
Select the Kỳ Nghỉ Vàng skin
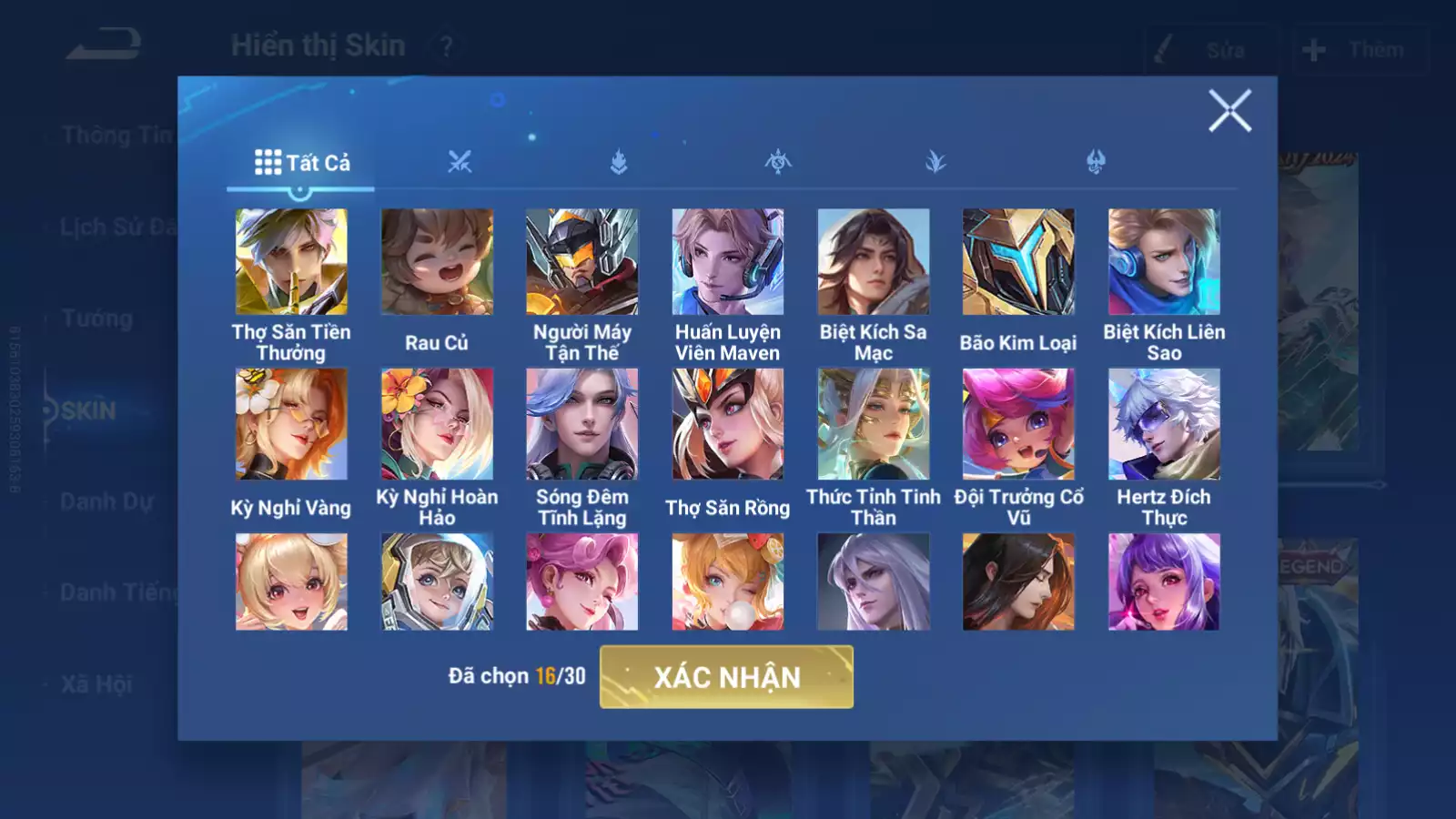click(x=291, y=424)
